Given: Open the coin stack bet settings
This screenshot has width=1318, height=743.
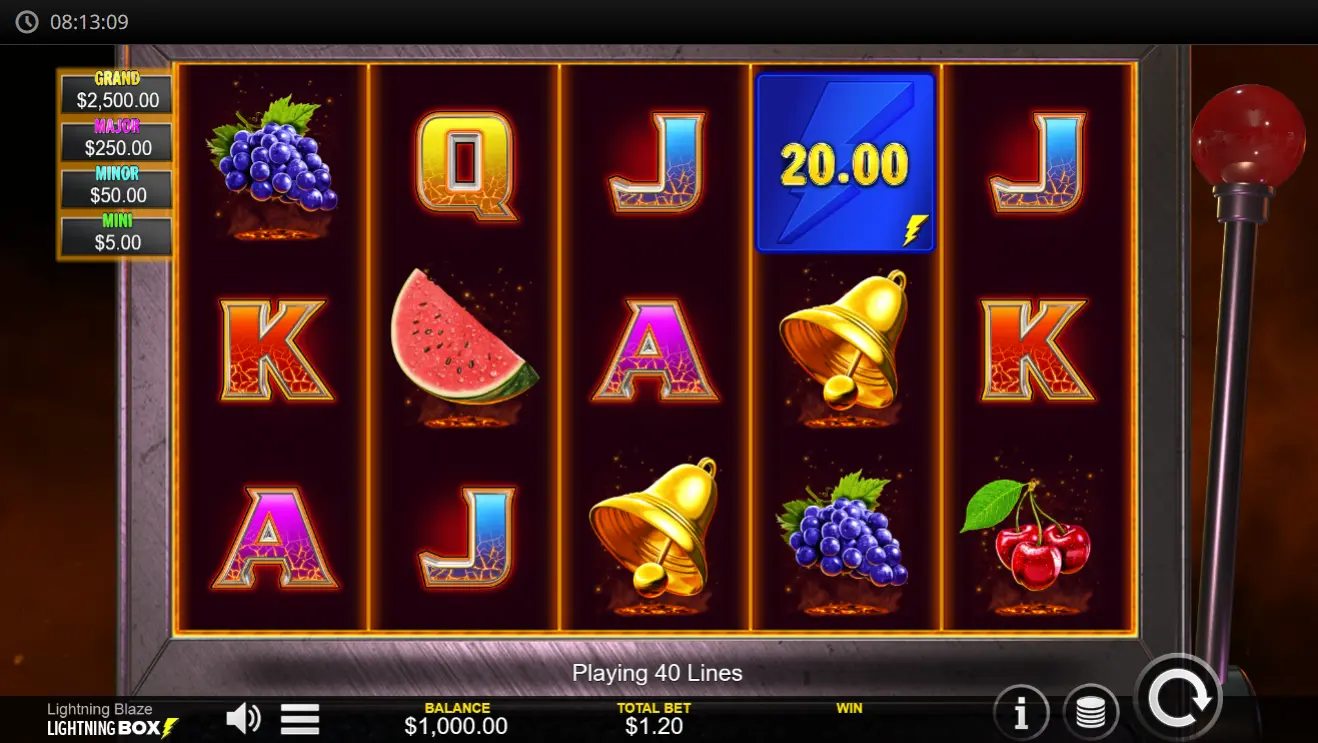Looking at the screenshot, I should 1091,710.
